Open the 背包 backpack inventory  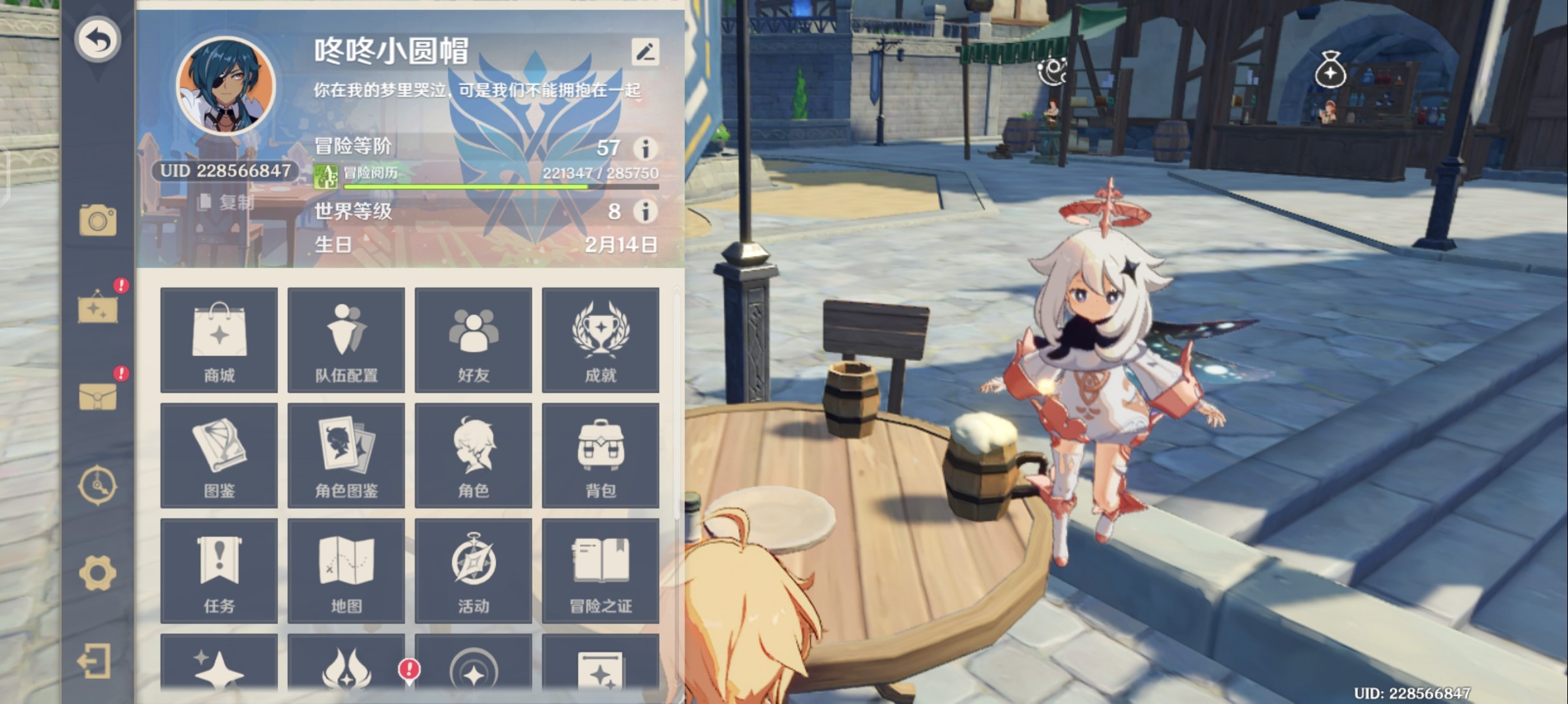[x=601, y=456]
